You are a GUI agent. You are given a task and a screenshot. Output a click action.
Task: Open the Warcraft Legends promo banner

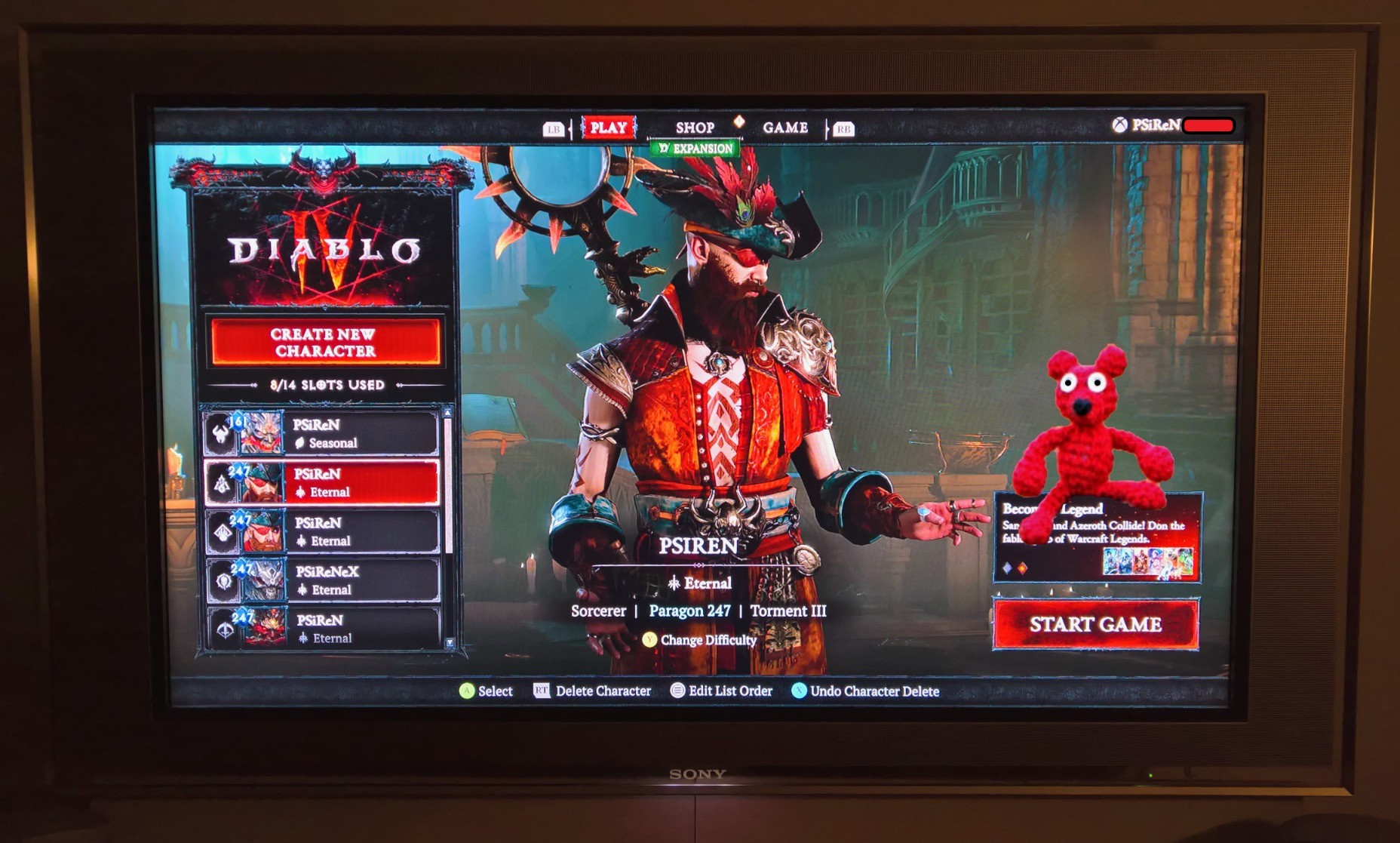pos(1098,537)
